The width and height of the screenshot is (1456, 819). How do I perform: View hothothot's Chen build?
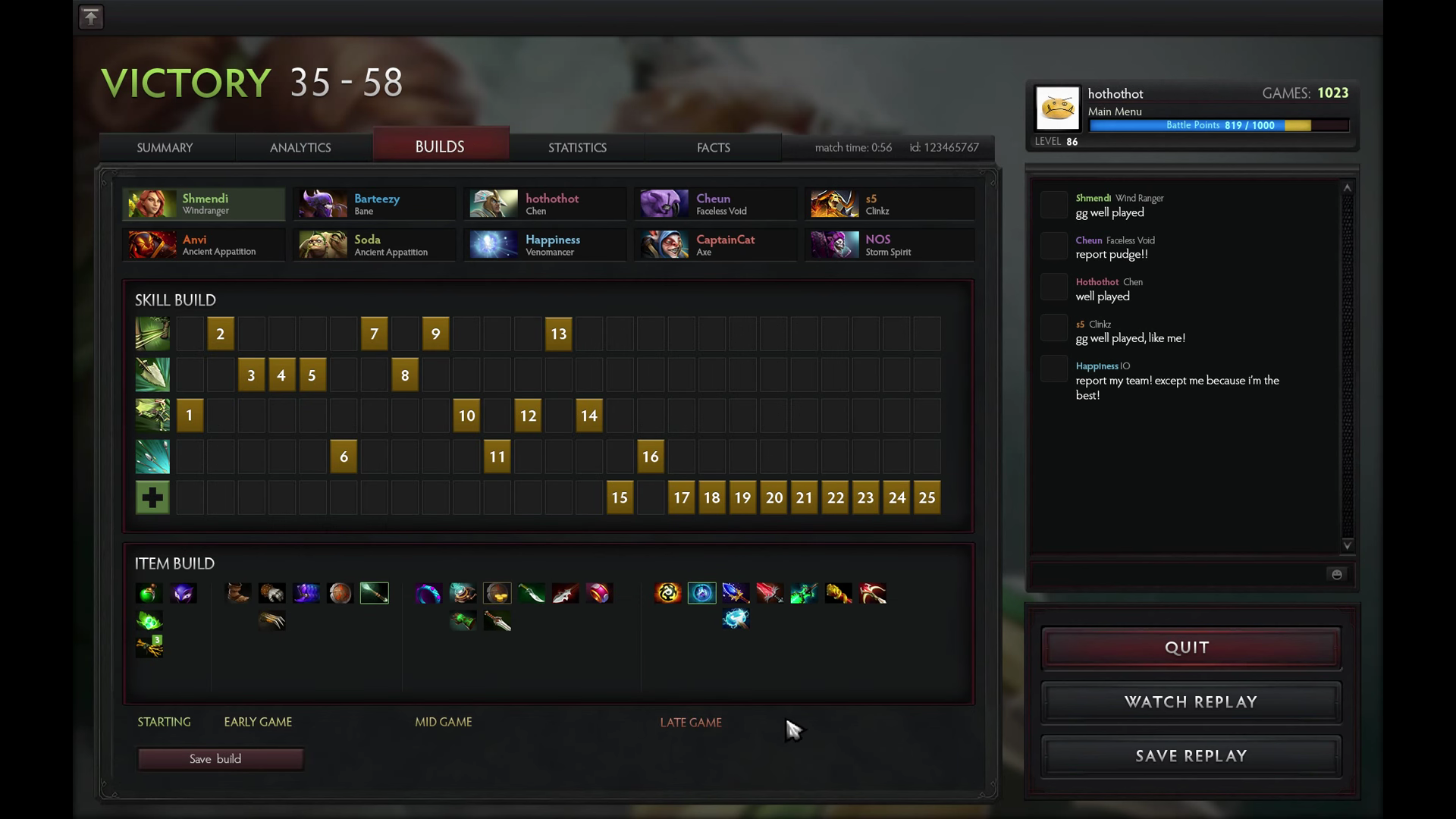[545, 204]
